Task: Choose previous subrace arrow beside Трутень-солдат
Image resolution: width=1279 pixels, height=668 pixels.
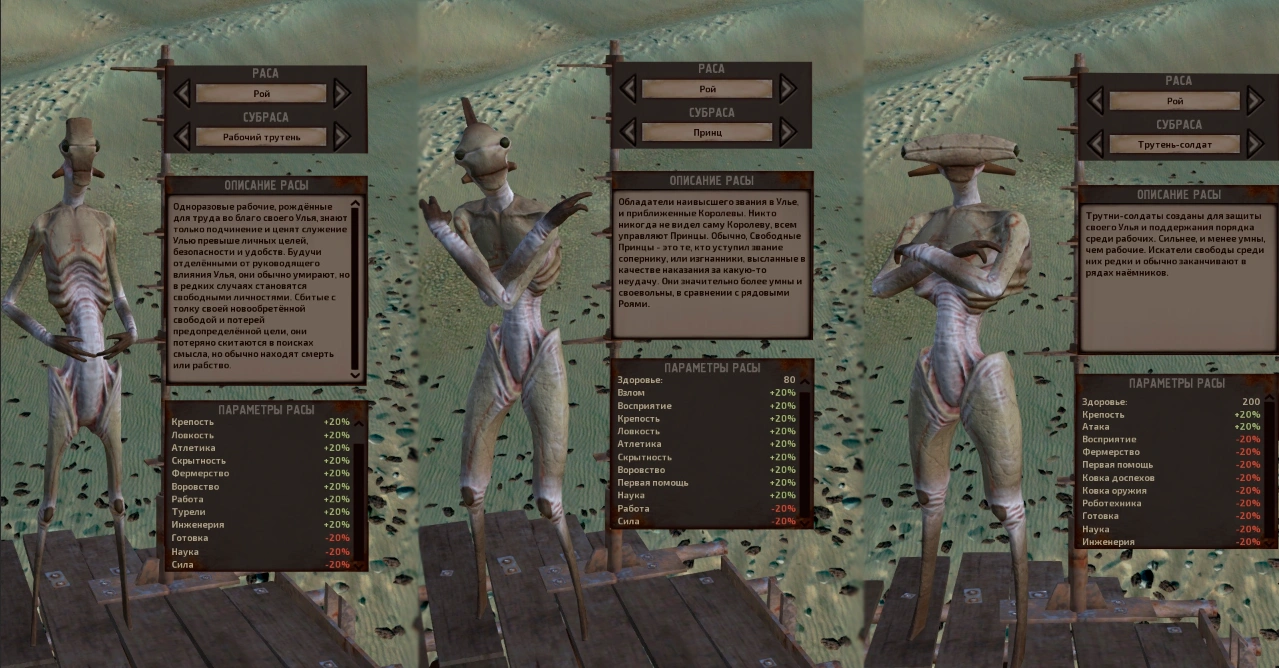Action: (1096, 144)
